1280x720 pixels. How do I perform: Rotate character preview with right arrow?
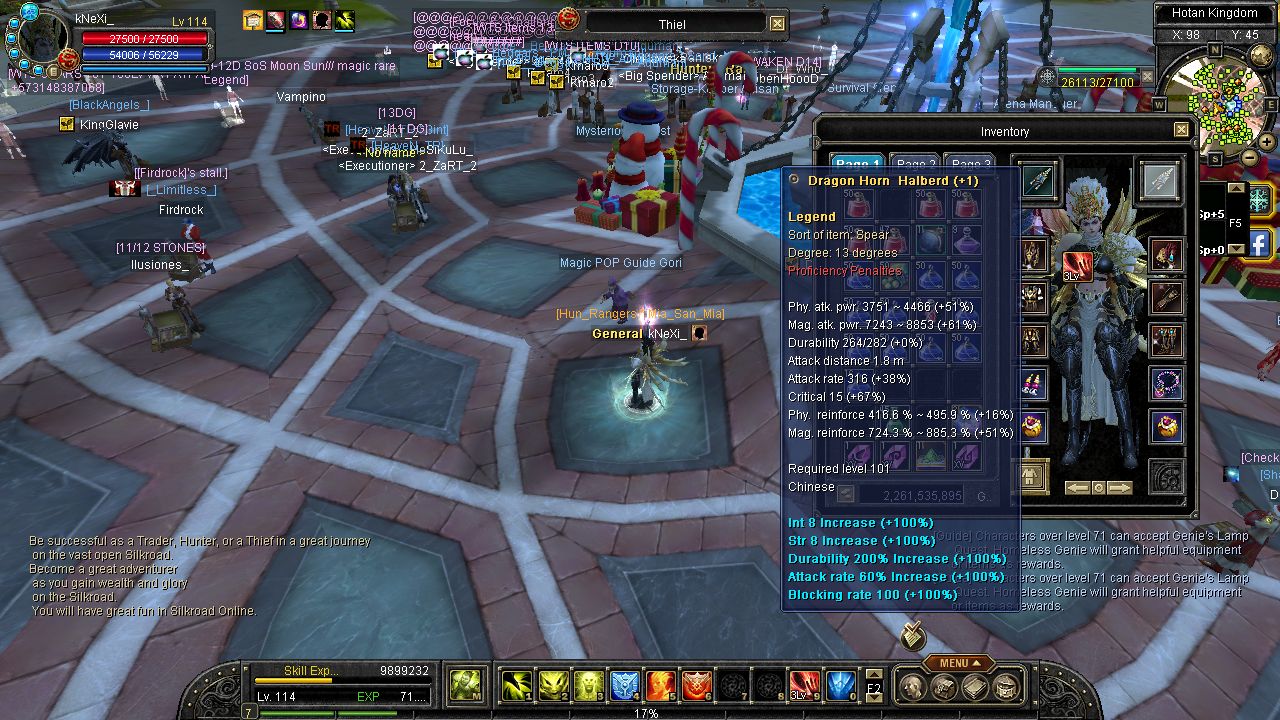[1120, 488]
